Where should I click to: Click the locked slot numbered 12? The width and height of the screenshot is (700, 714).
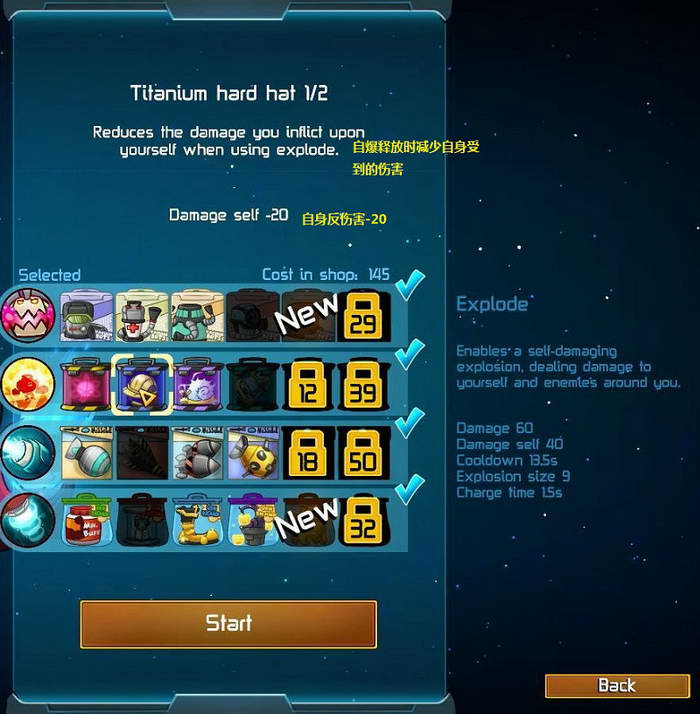point(308,383)
